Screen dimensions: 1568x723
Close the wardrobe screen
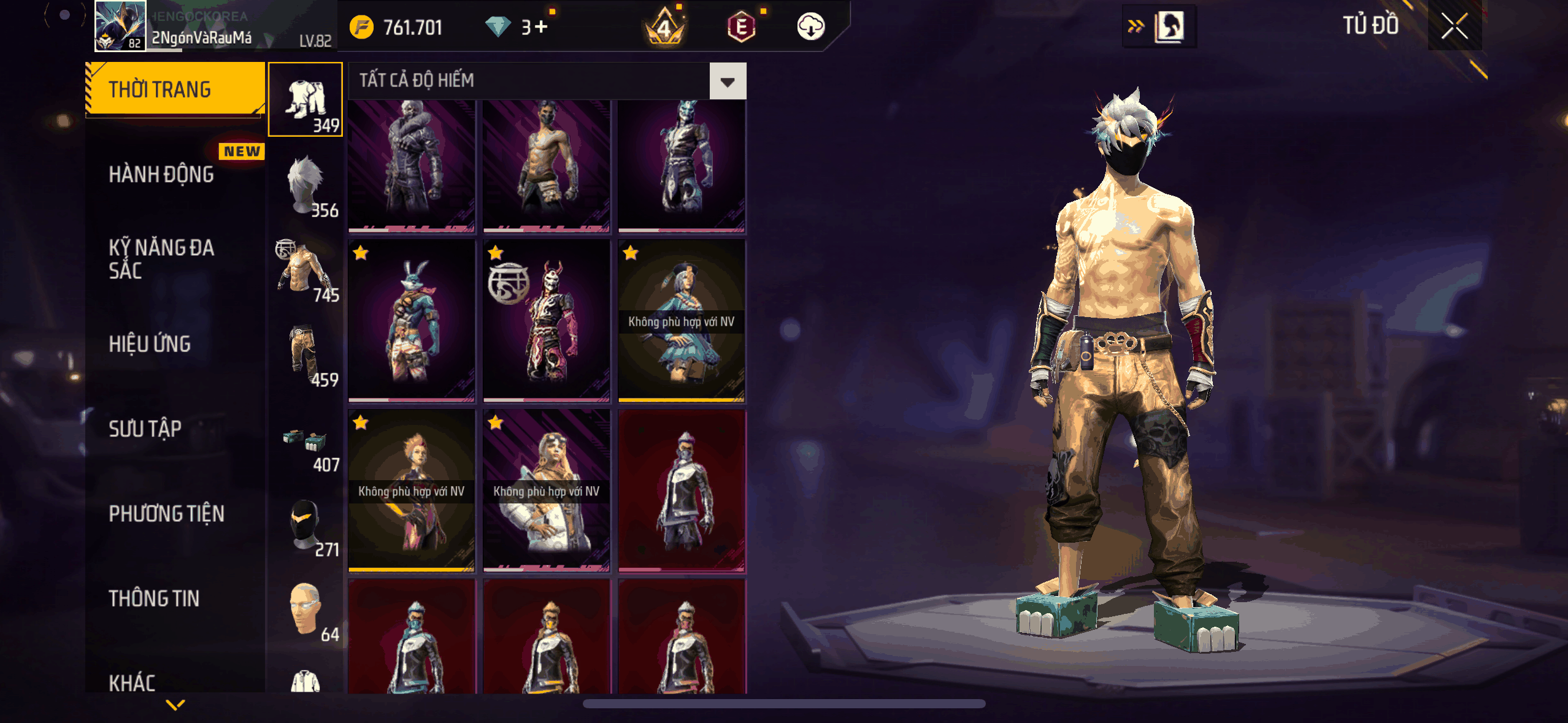point(1454,26)
